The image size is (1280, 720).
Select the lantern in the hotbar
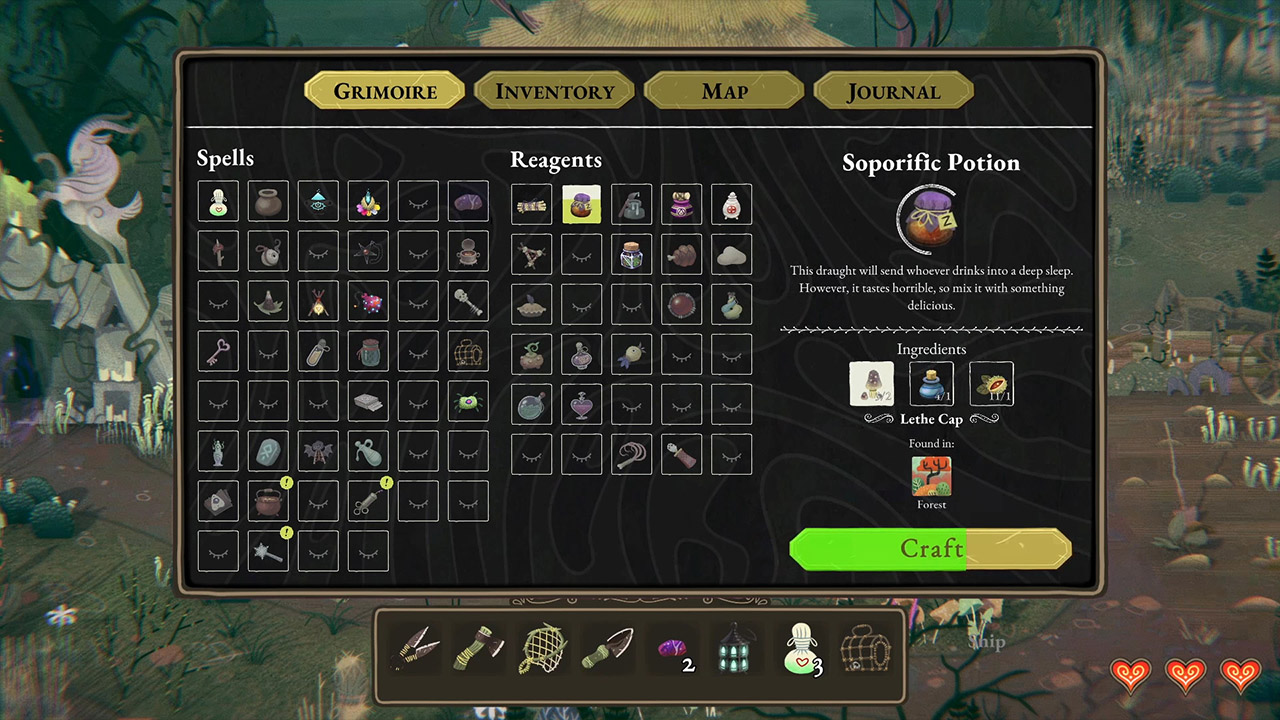coord(736,650)
